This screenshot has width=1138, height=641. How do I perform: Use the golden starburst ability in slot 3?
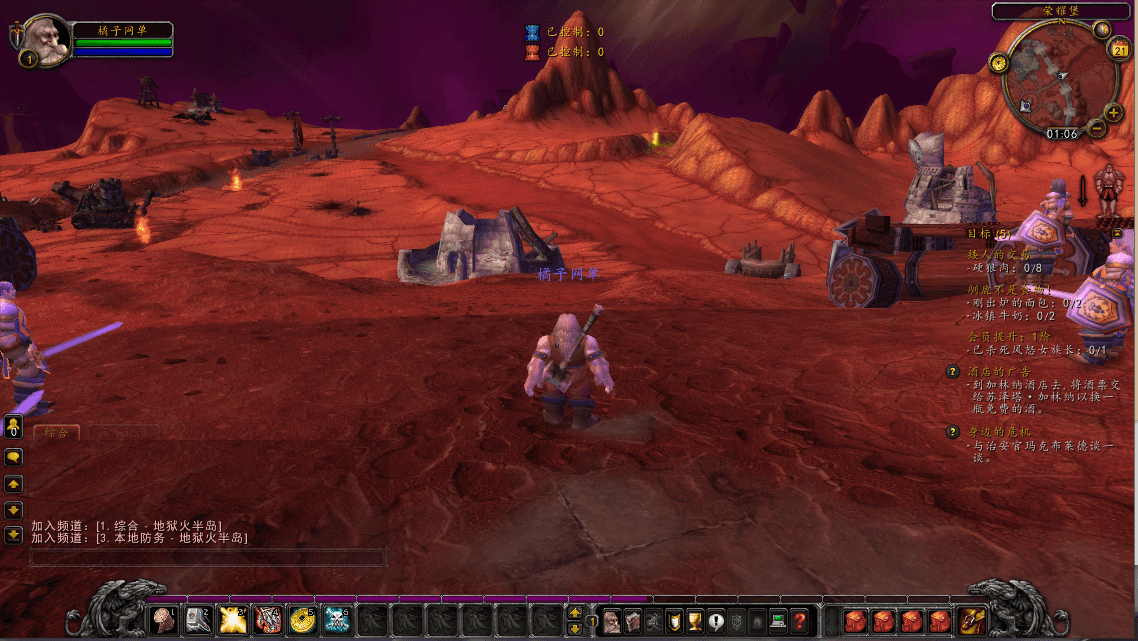[233, 621]
